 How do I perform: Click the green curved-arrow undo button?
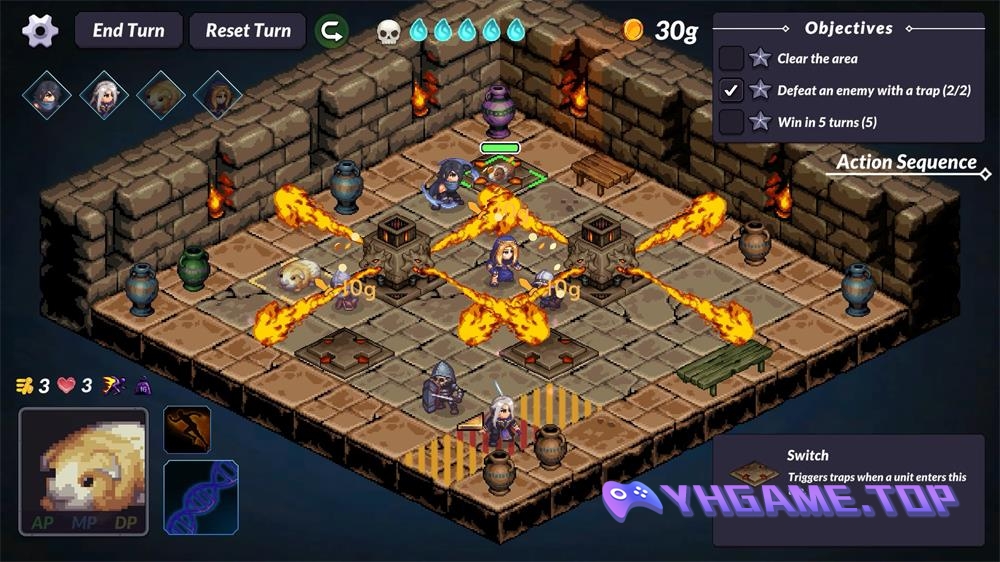pos(332,31)
